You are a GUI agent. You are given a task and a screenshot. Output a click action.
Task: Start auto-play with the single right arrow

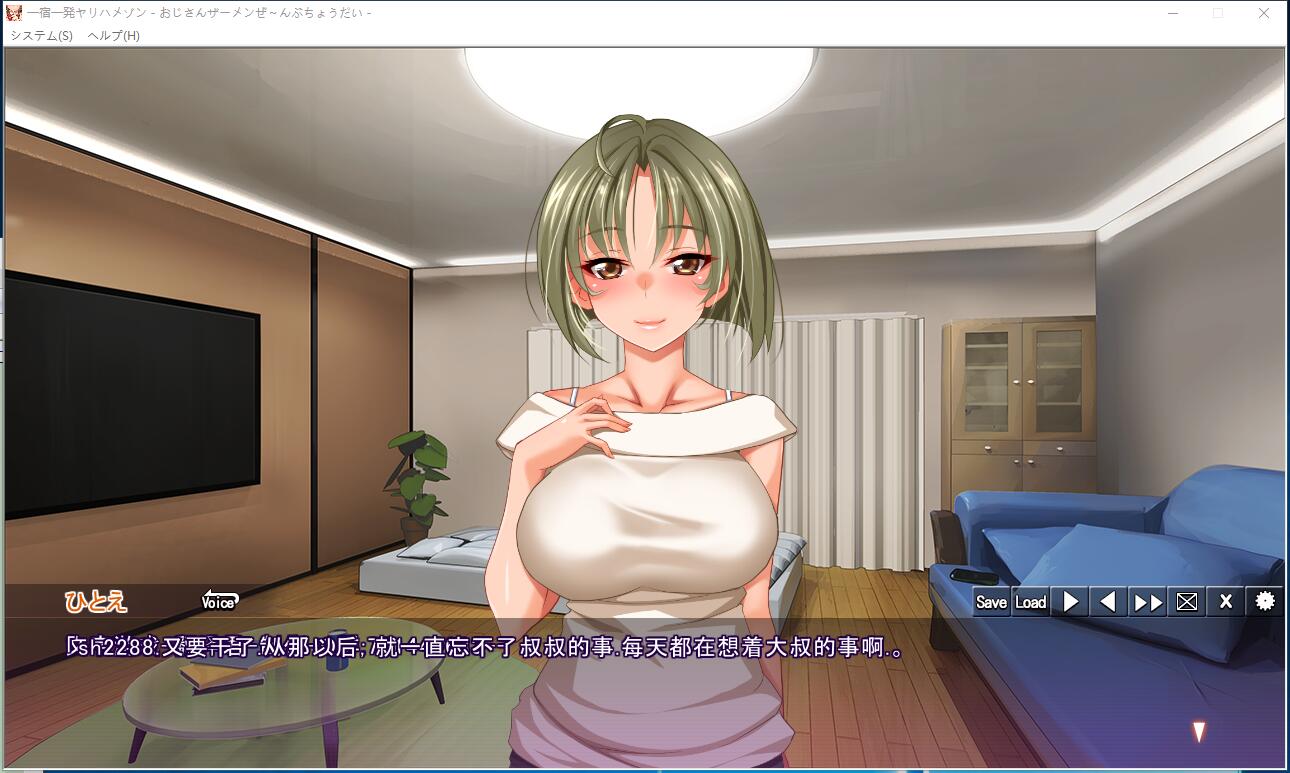click(1070, 602)
